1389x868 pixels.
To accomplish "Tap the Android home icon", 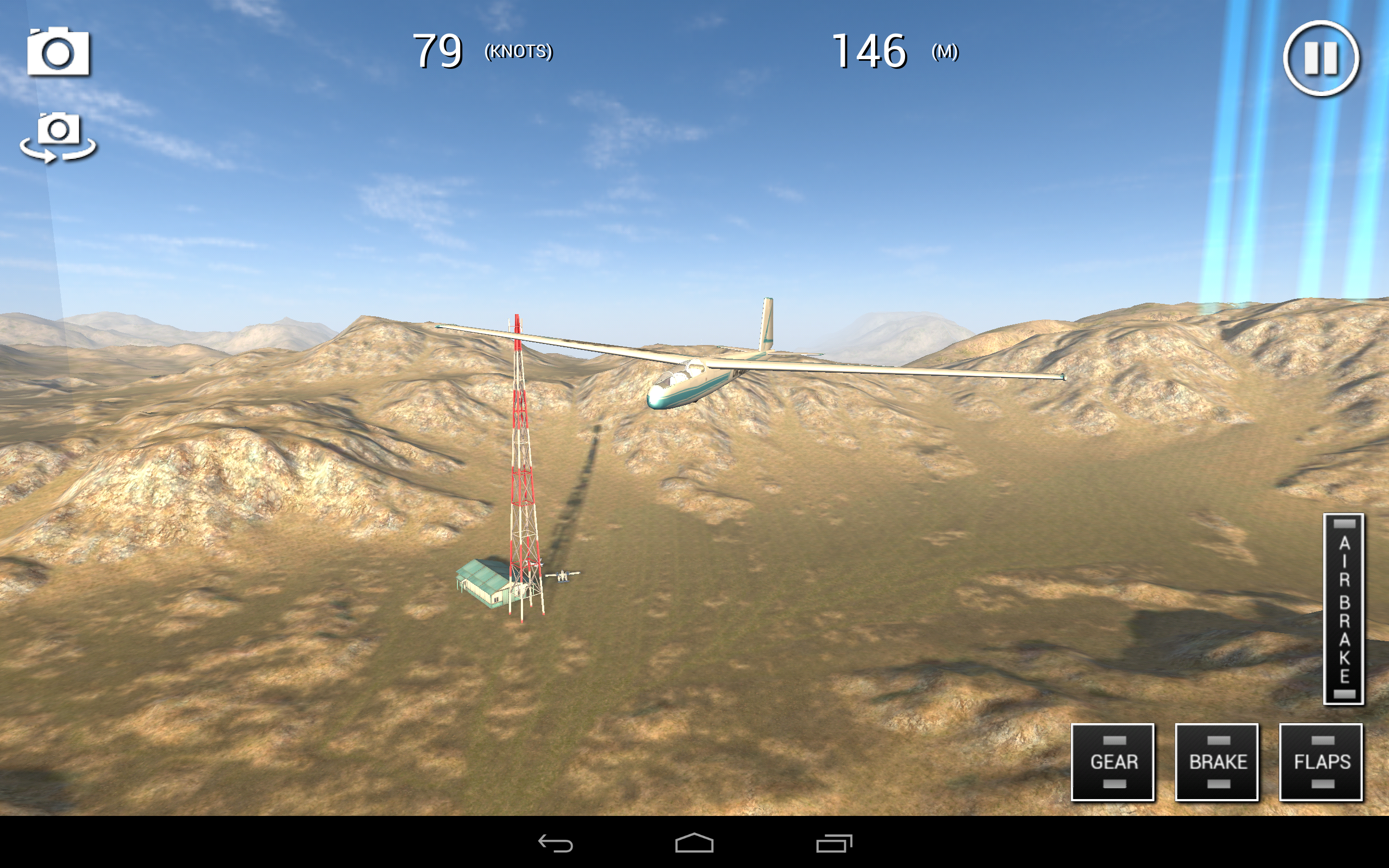I will click(x=694, y=844).
